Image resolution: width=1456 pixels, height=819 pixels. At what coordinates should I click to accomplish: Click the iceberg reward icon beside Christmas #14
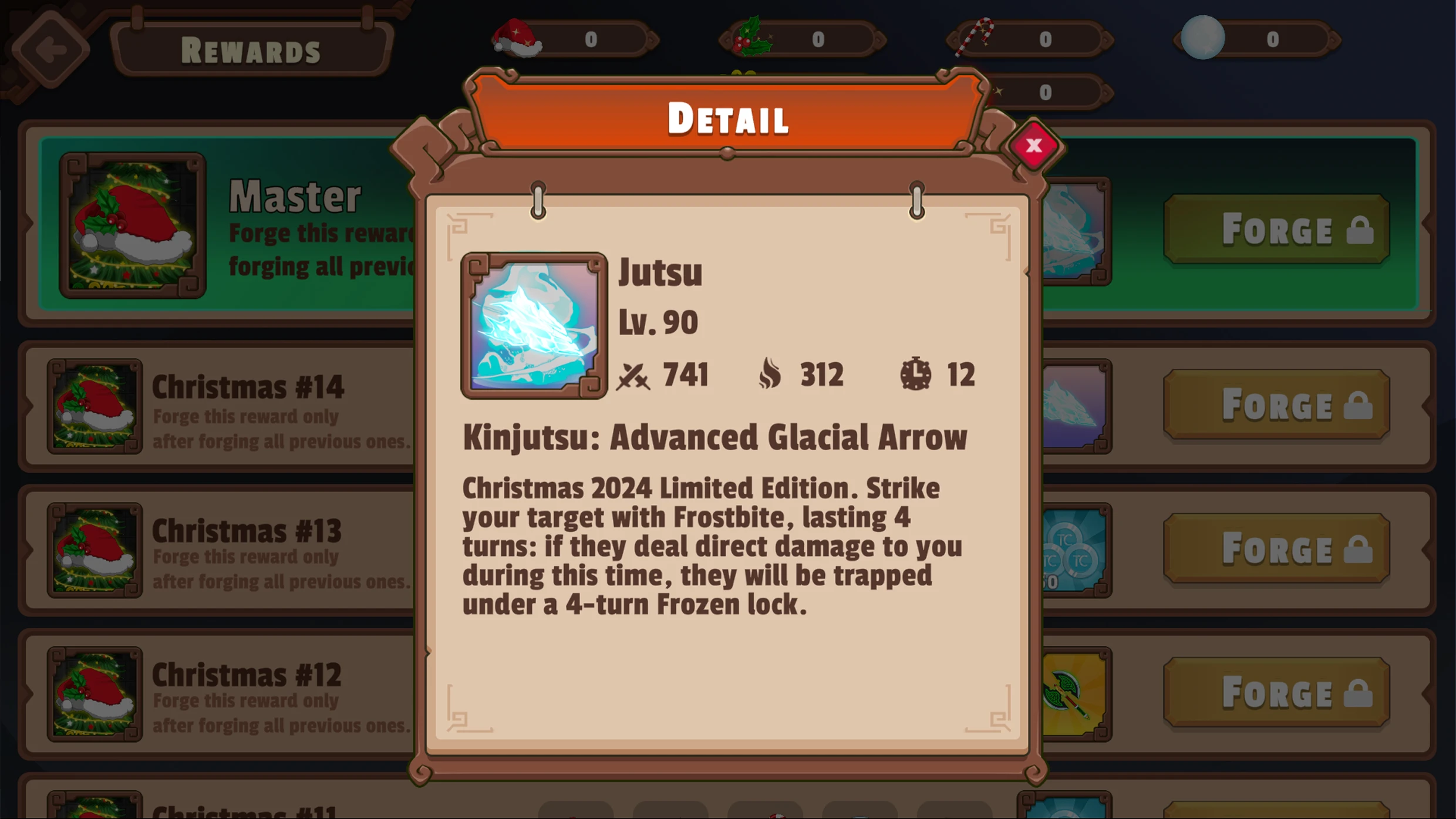1076,405
